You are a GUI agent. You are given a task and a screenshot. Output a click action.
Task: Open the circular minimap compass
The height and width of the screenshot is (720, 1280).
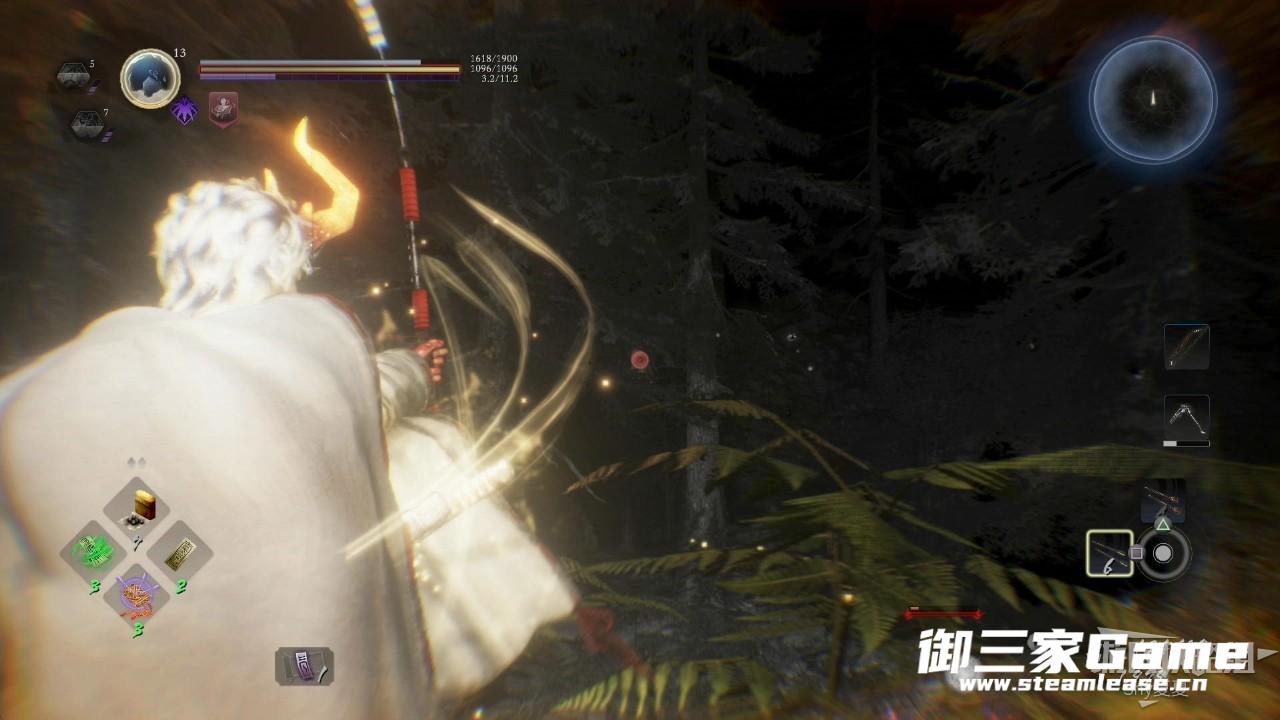pyautogui.click(x=1152, y=97)
